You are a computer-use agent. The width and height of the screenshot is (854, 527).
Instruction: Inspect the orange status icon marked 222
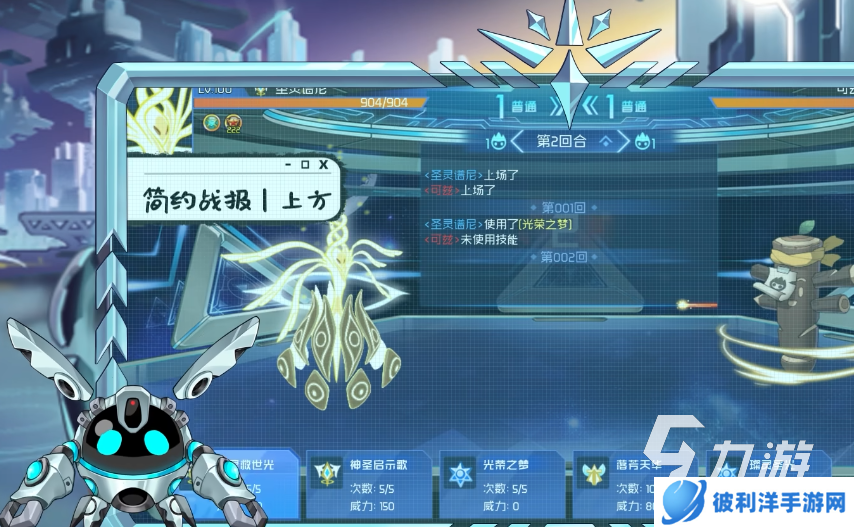233,123
